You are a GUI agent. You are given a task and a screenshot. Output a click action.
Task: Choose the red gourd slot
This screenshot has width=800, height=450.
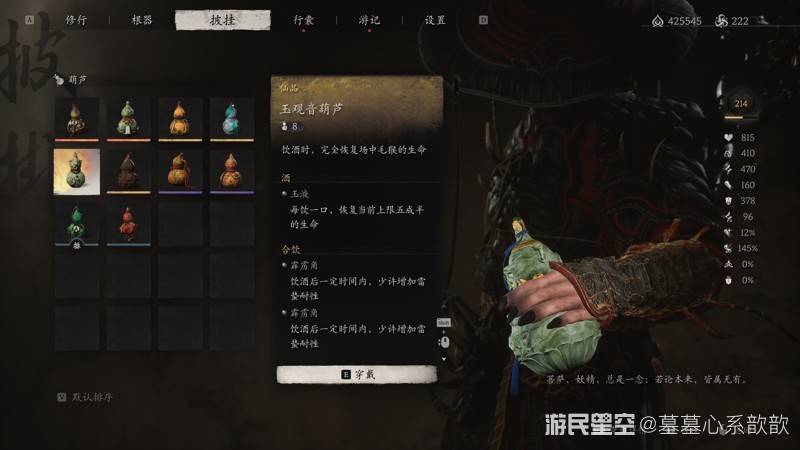tap(128, 223)
